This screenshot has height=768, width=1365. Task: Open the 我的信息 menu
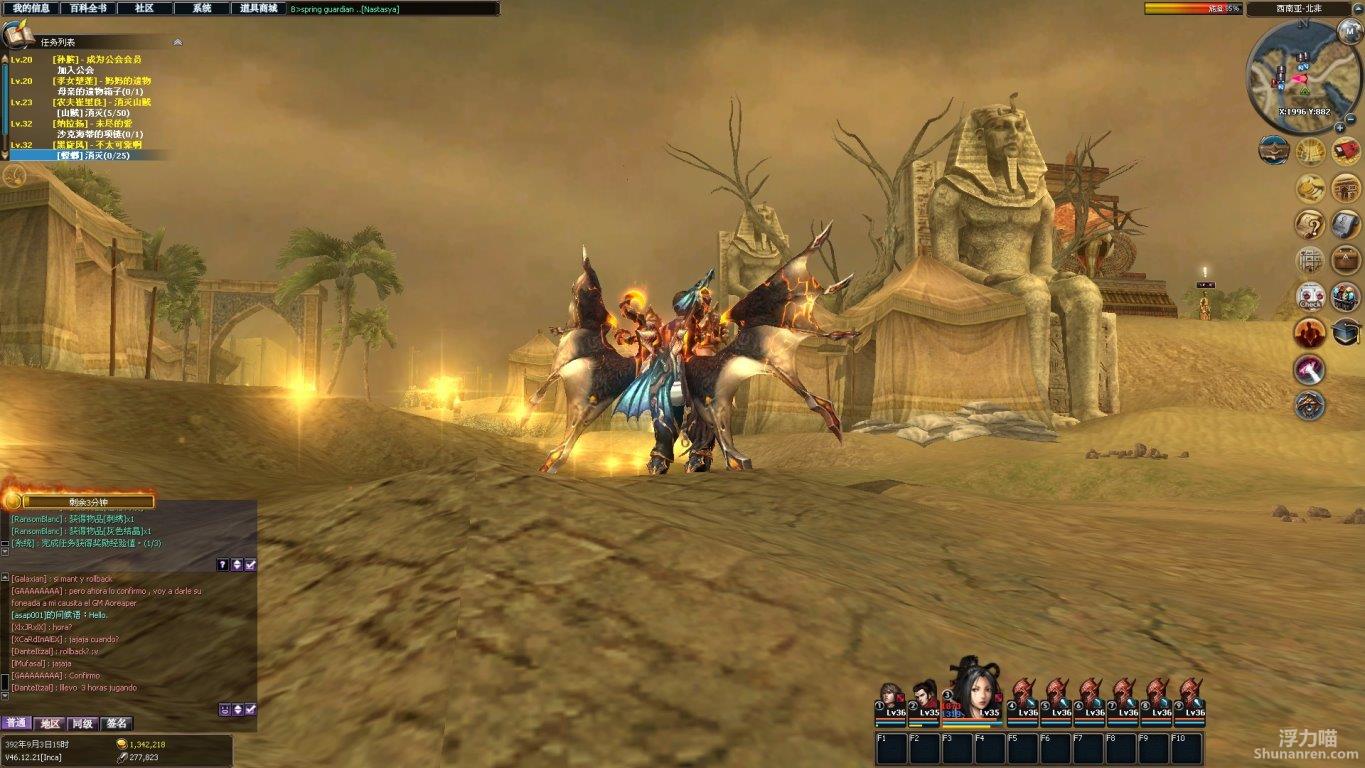(31, 8)
